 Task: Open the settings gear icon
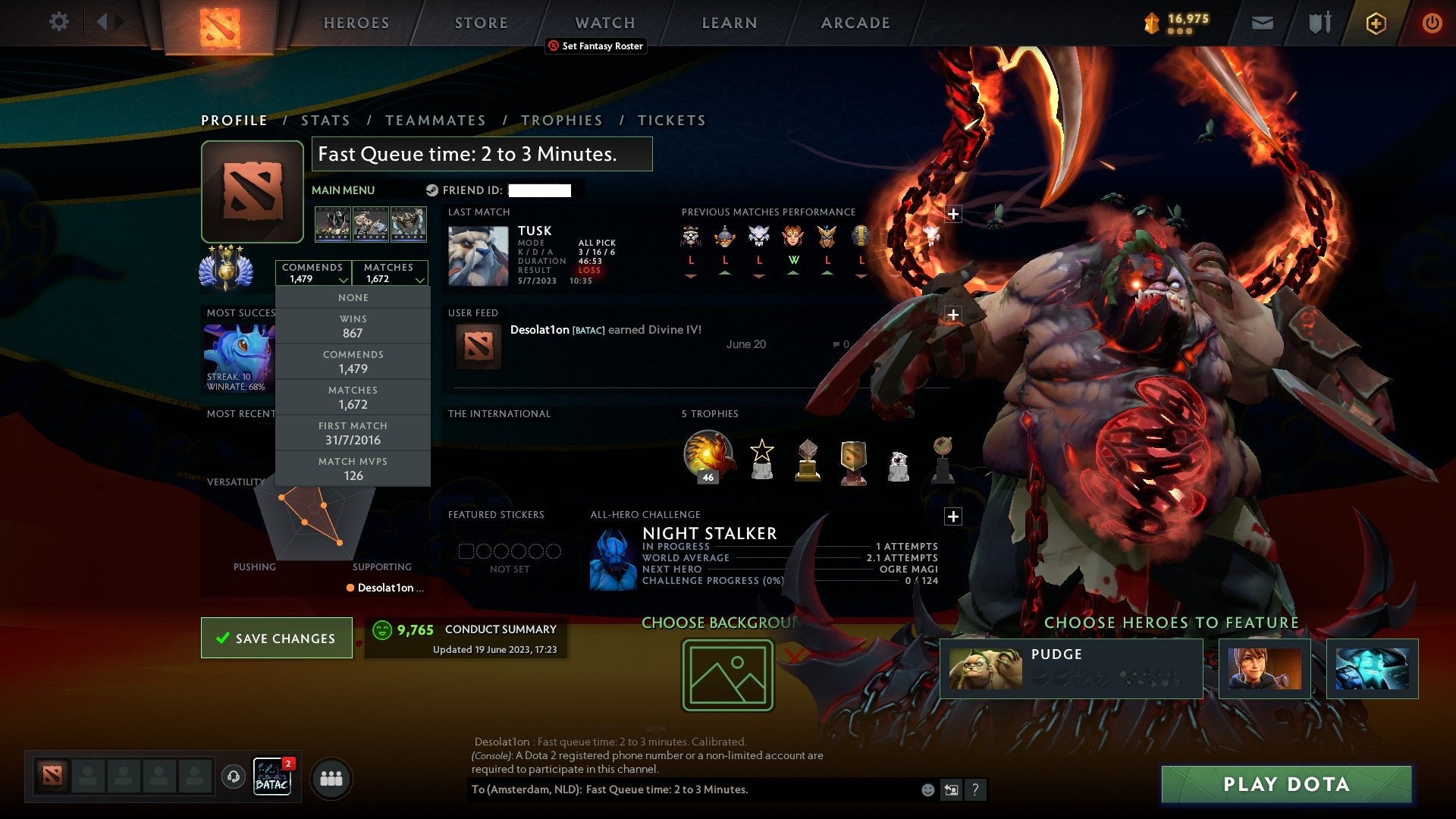pyautogui.click(x=58, y=22)
